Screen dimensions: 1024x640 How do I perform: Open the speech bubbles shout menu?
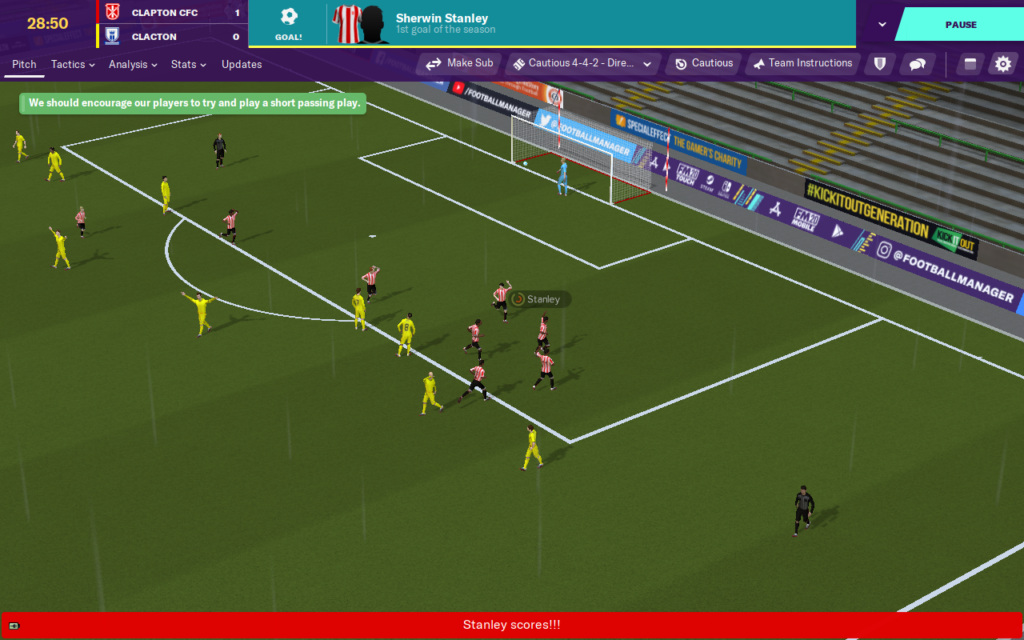[x=916, y=64]
